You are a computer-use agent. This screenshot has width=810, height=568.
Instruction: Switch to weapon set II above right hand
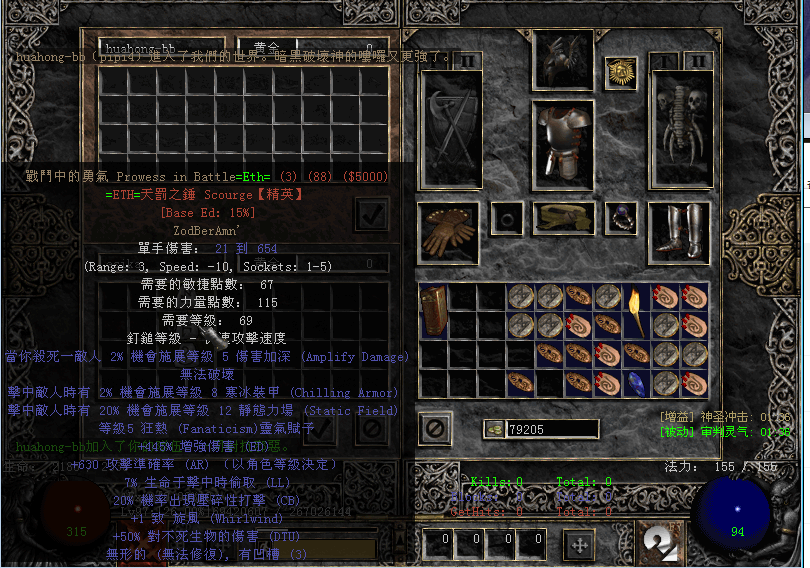pos(697,61)
